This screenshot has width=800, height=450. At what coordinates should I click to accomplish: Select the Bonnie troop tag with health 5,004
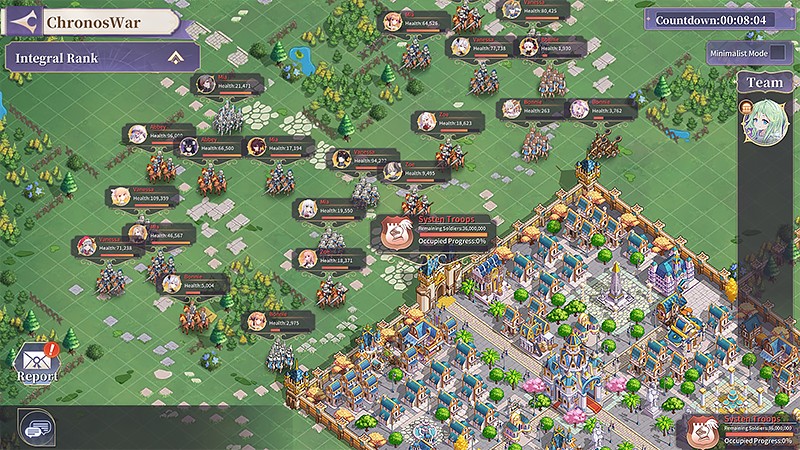point(196,283)
